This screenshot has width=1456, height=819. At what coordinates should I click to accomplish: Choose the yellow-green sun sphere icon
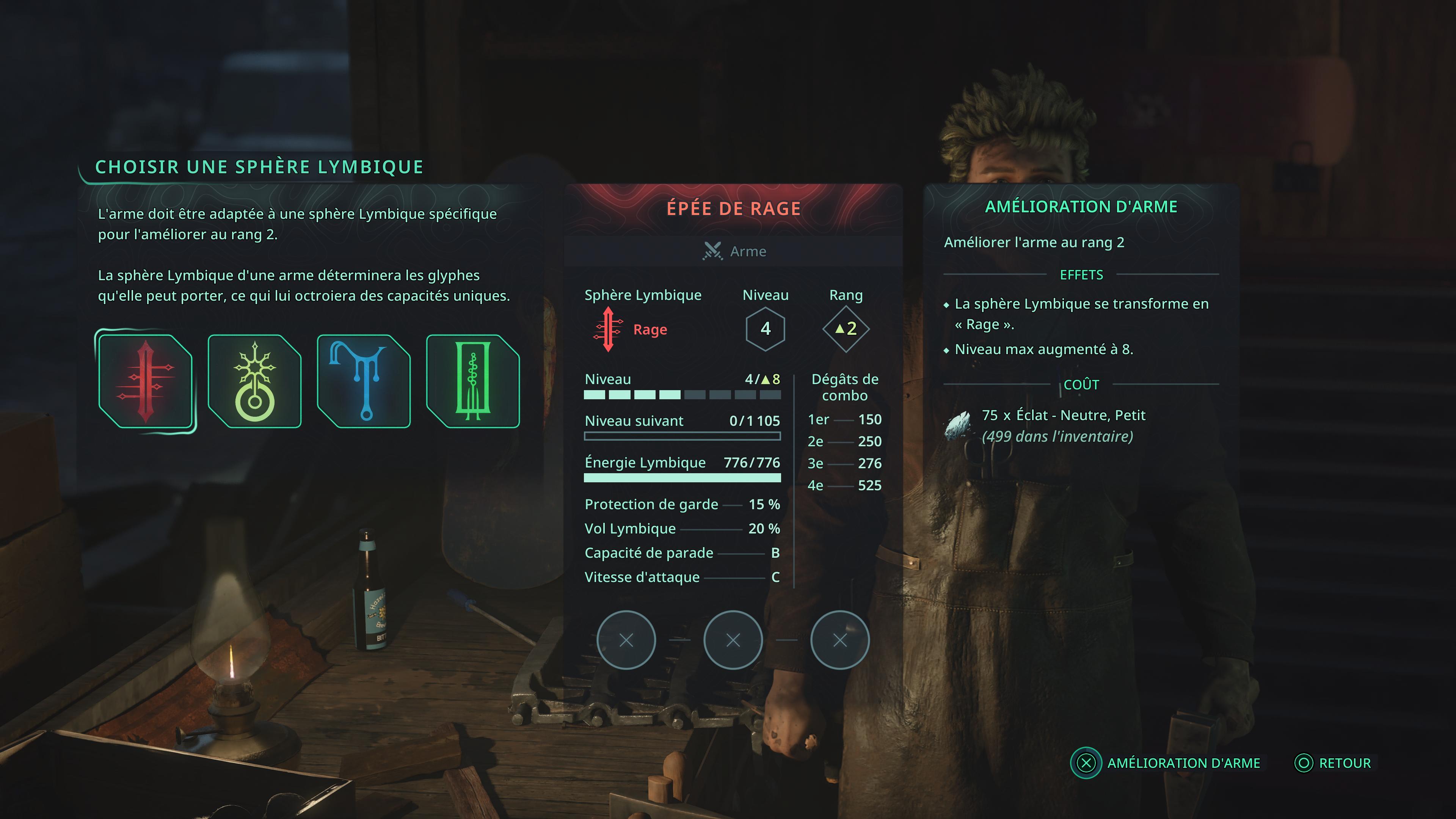pyautogui.click(x=254, y=381)
